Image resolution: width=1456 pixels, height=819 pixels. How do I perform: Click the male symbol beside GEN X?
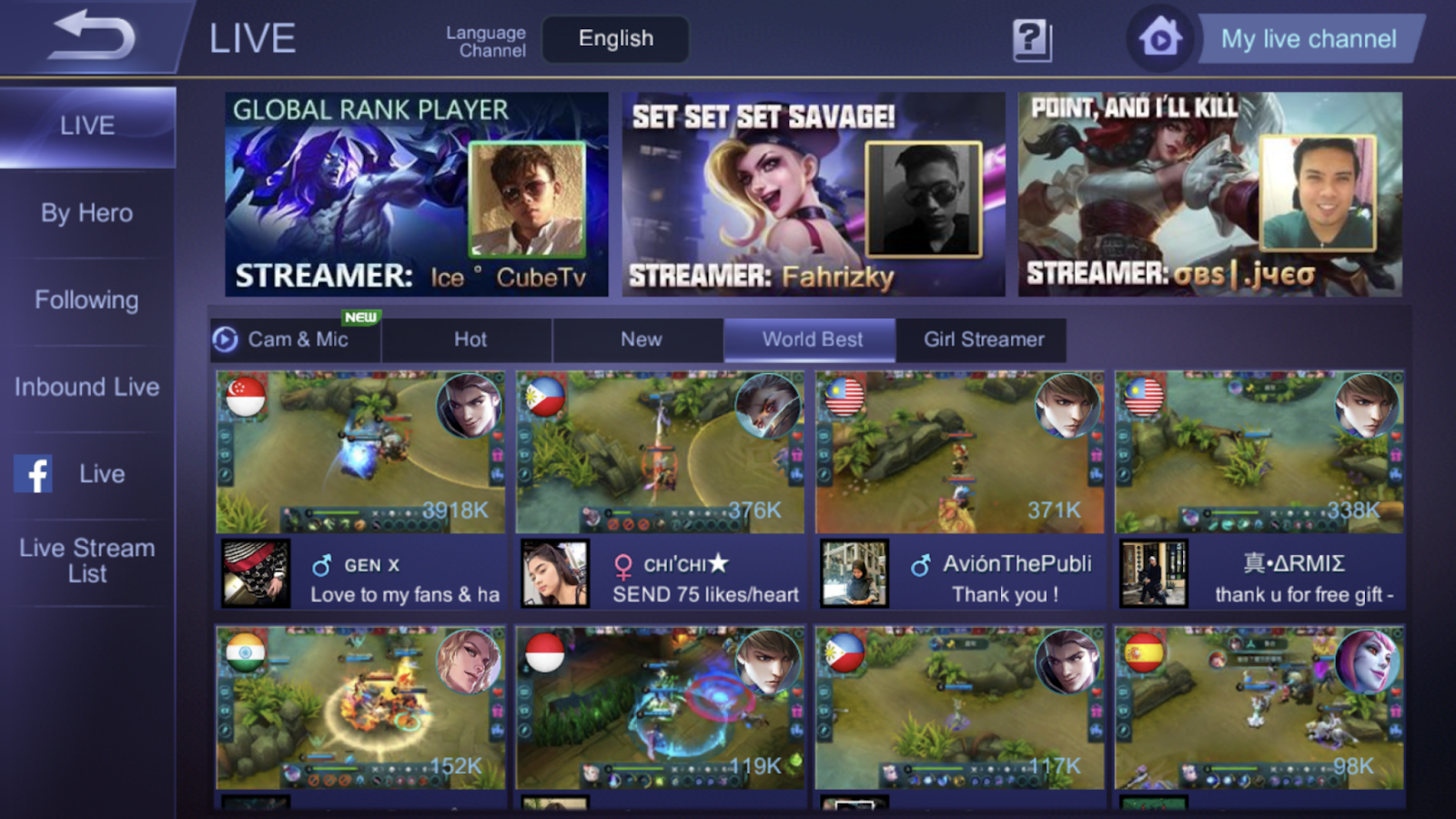click(x=323, y=564)
